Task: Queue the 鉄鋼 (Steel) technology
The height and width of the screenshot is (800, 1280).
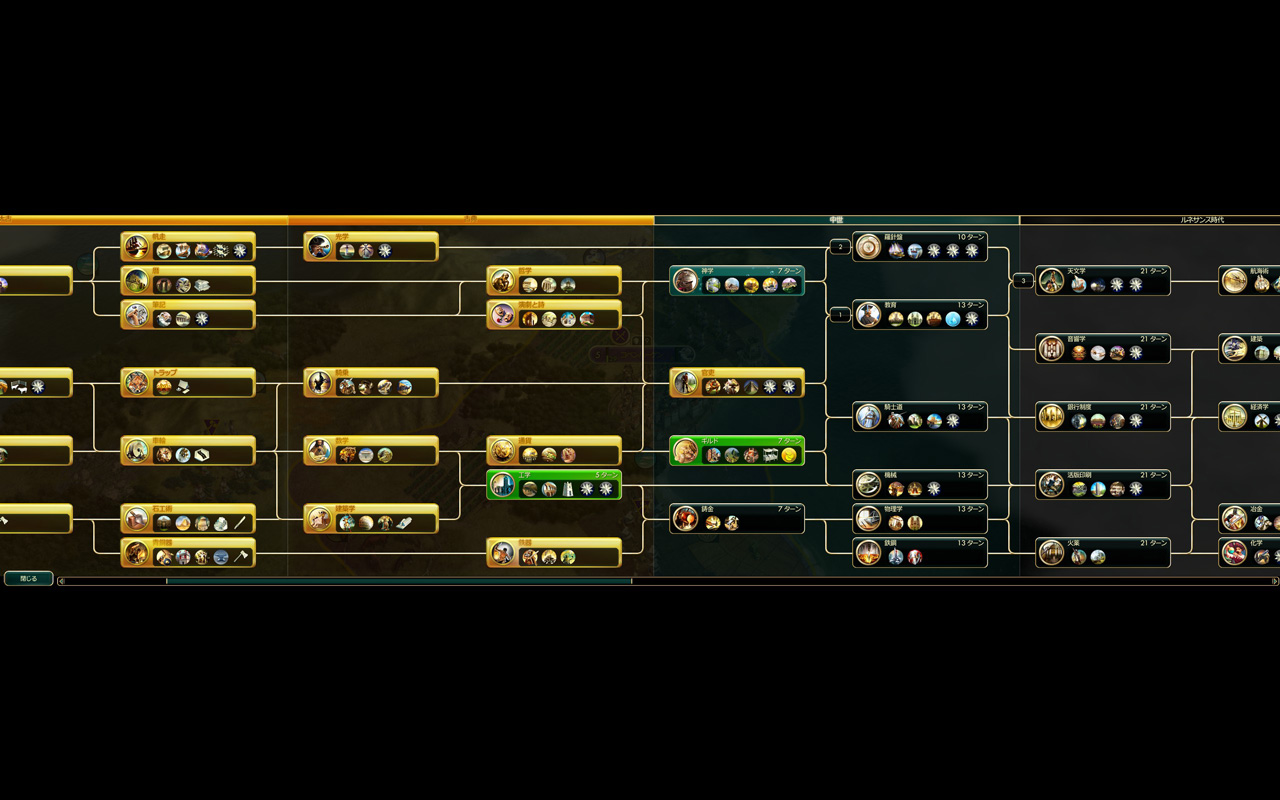Action: click(x=920, y=552)
